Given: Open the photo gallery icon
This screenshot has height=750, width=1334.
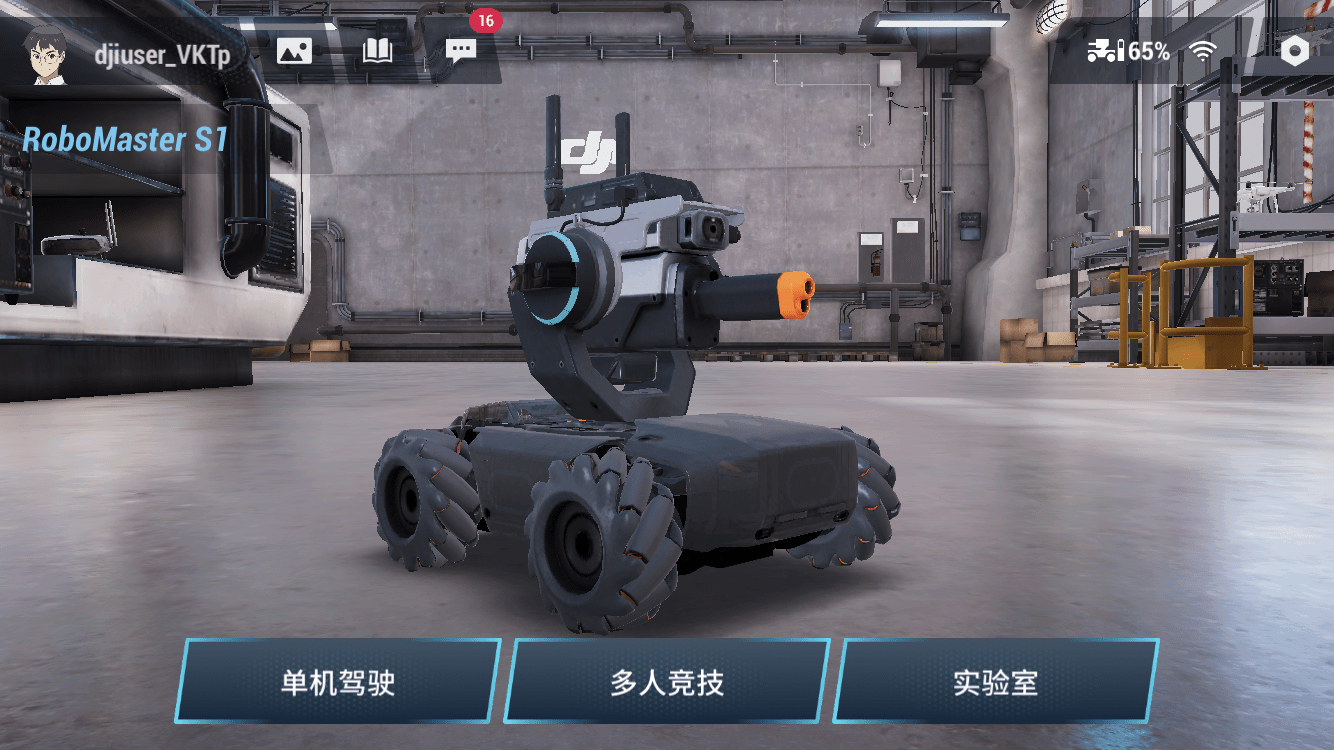Looking at the screenshot, I should click(294, 51).
